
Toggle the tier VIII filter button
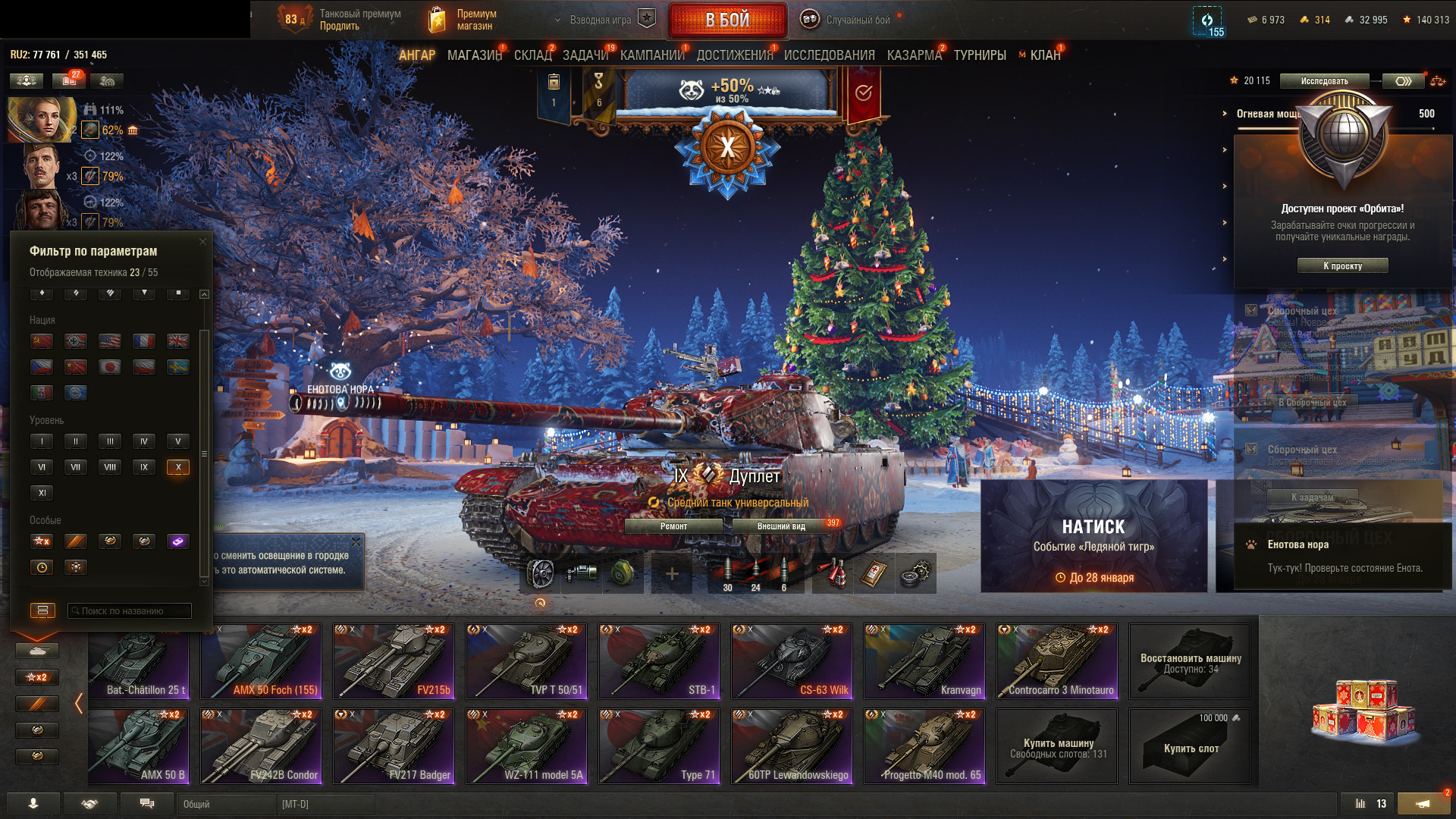click(x=110, y=467)
